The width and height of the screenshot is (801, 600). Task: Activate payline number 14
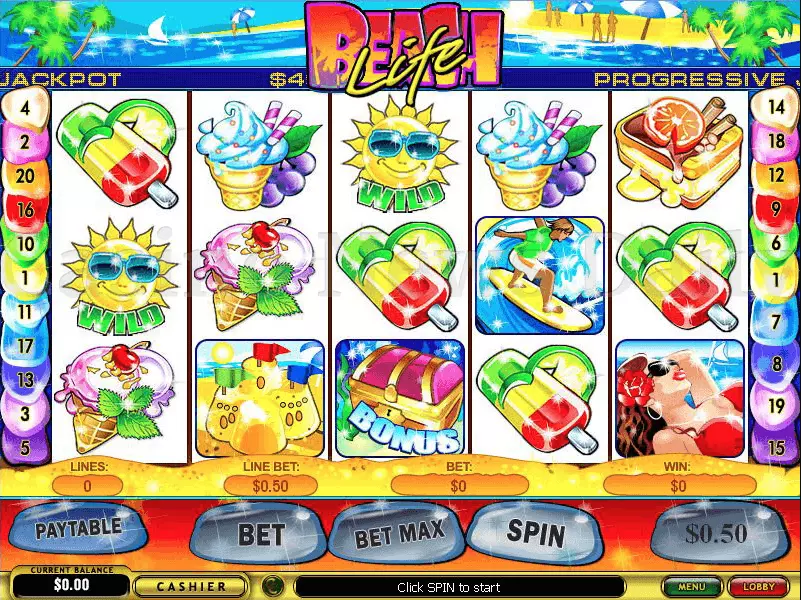coord(777,106)
